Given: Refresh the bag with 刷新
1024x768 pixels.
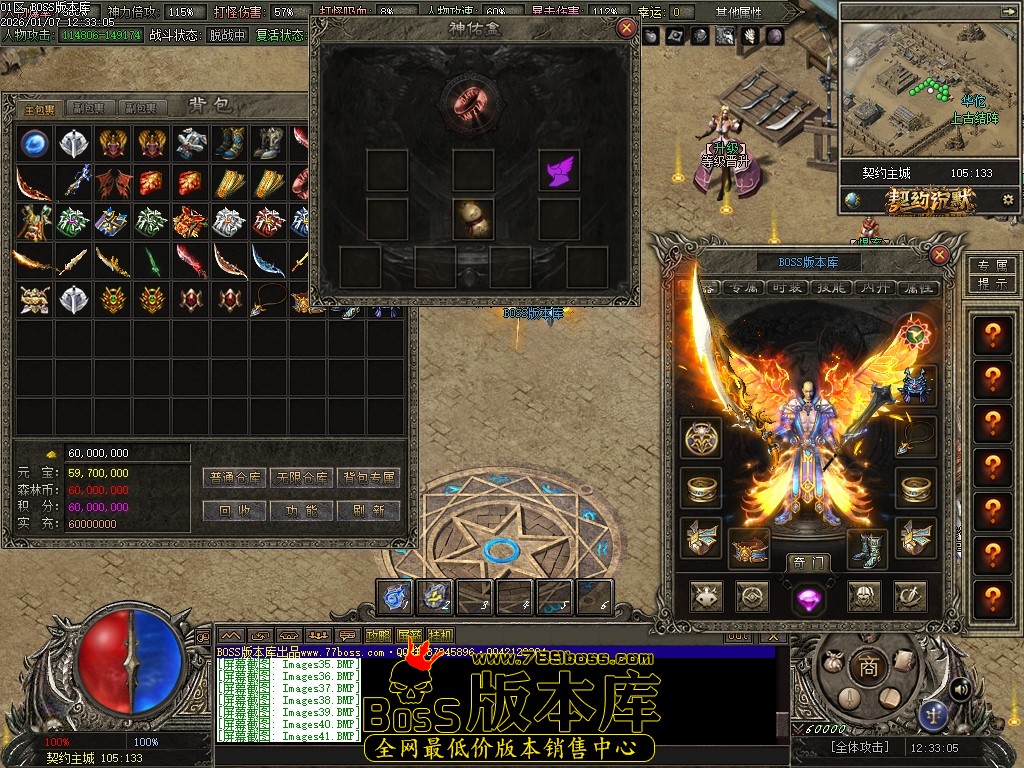Looking at the screenshot, I should pos(368,510).
